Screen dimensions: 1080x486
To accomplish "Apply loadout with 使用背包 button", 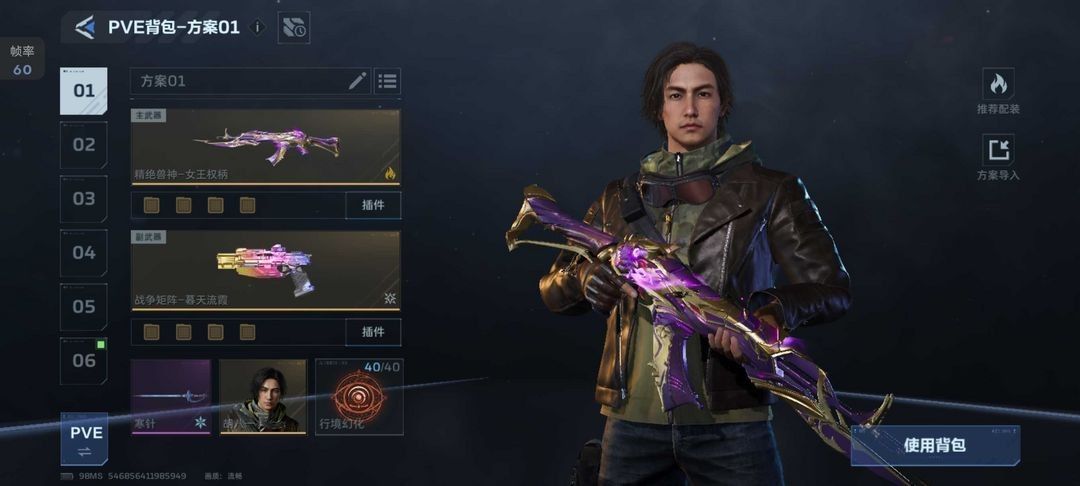I will coord(935,446).
